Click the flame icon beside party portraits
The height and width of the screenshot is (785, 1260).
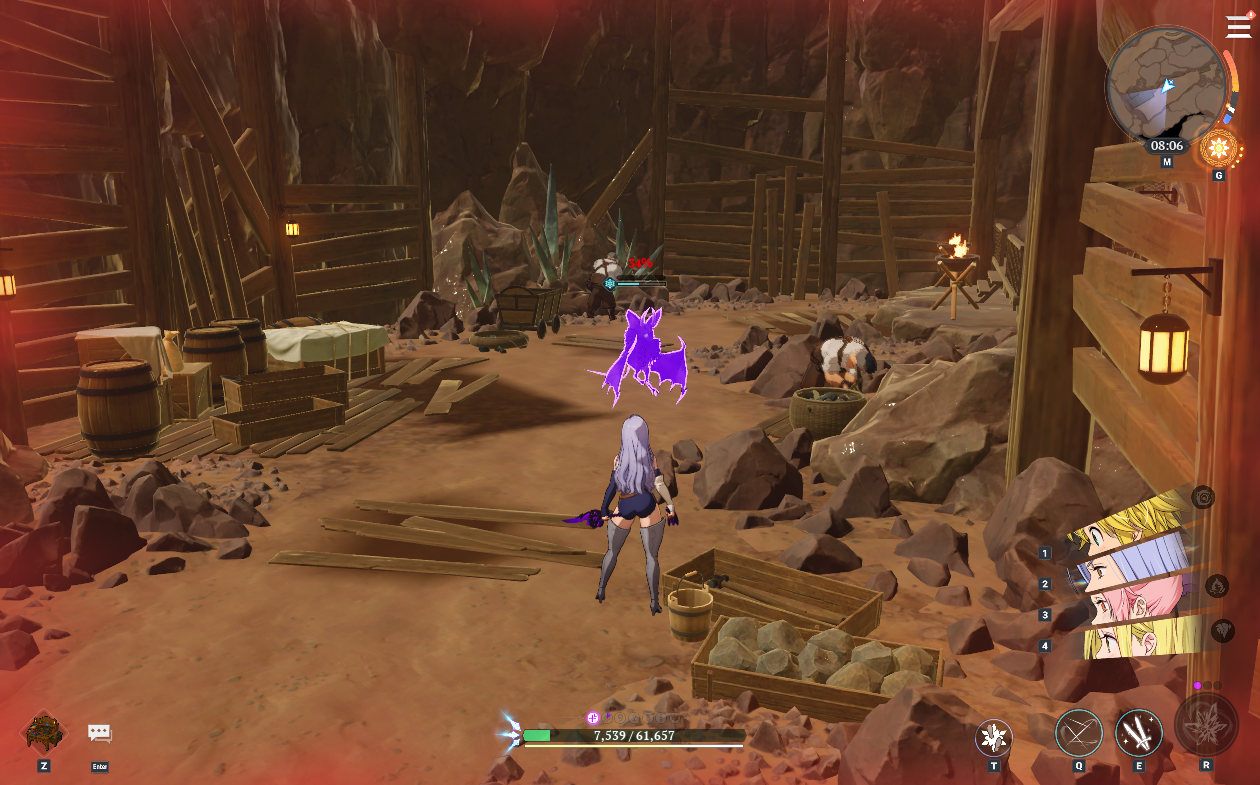[x=1216, y=586]
